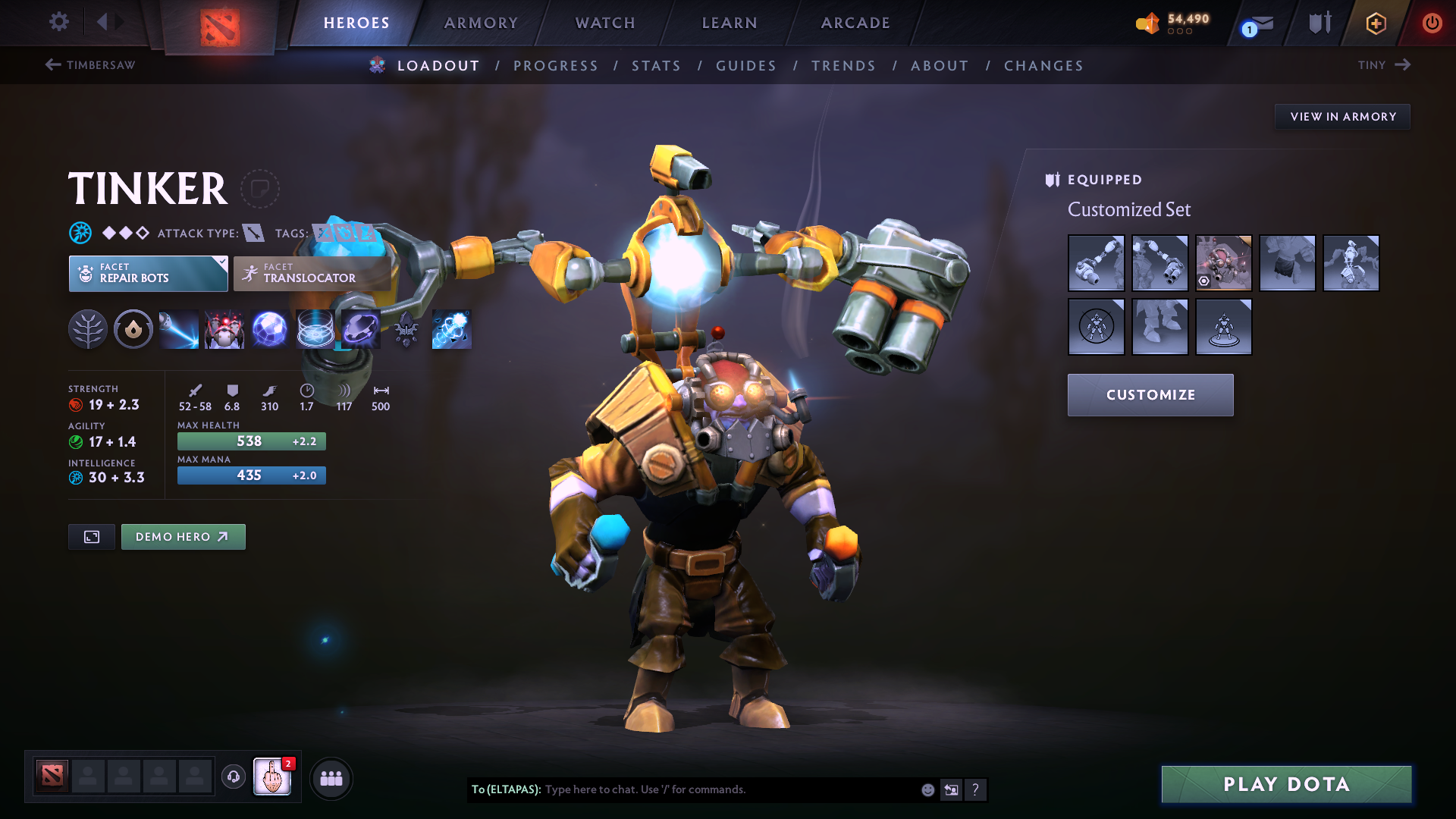Inspect the Defense Matrix ability icon
This screenshot has height=819, width=1456.
315,329
